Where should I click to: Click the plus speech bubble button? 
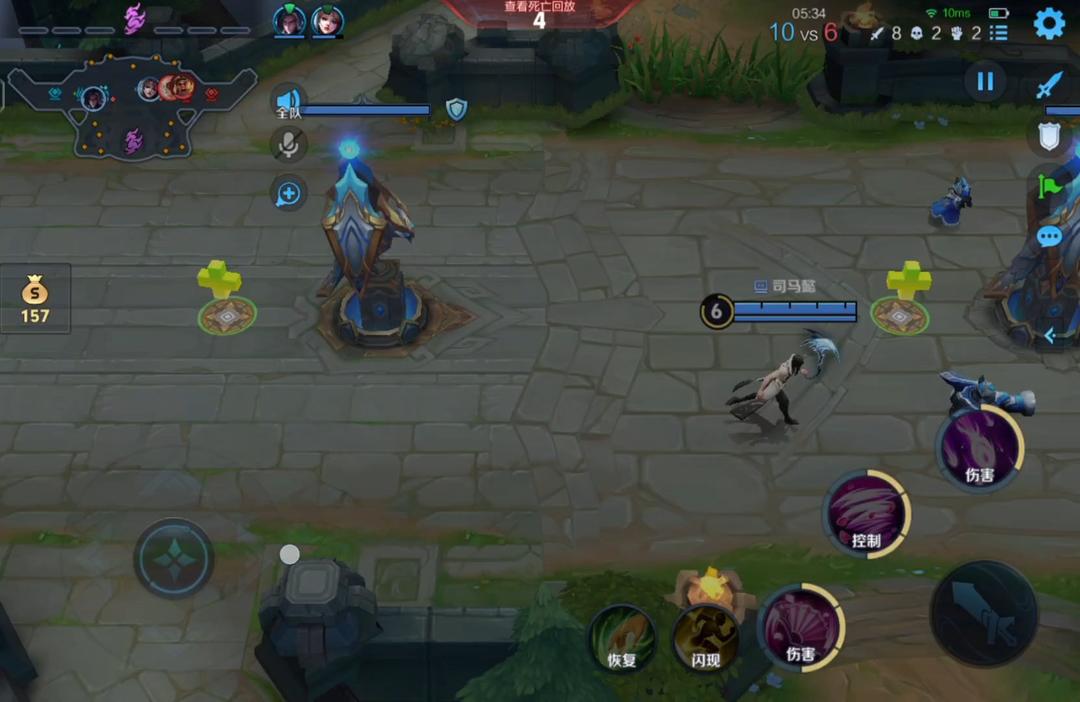point(289,193)
